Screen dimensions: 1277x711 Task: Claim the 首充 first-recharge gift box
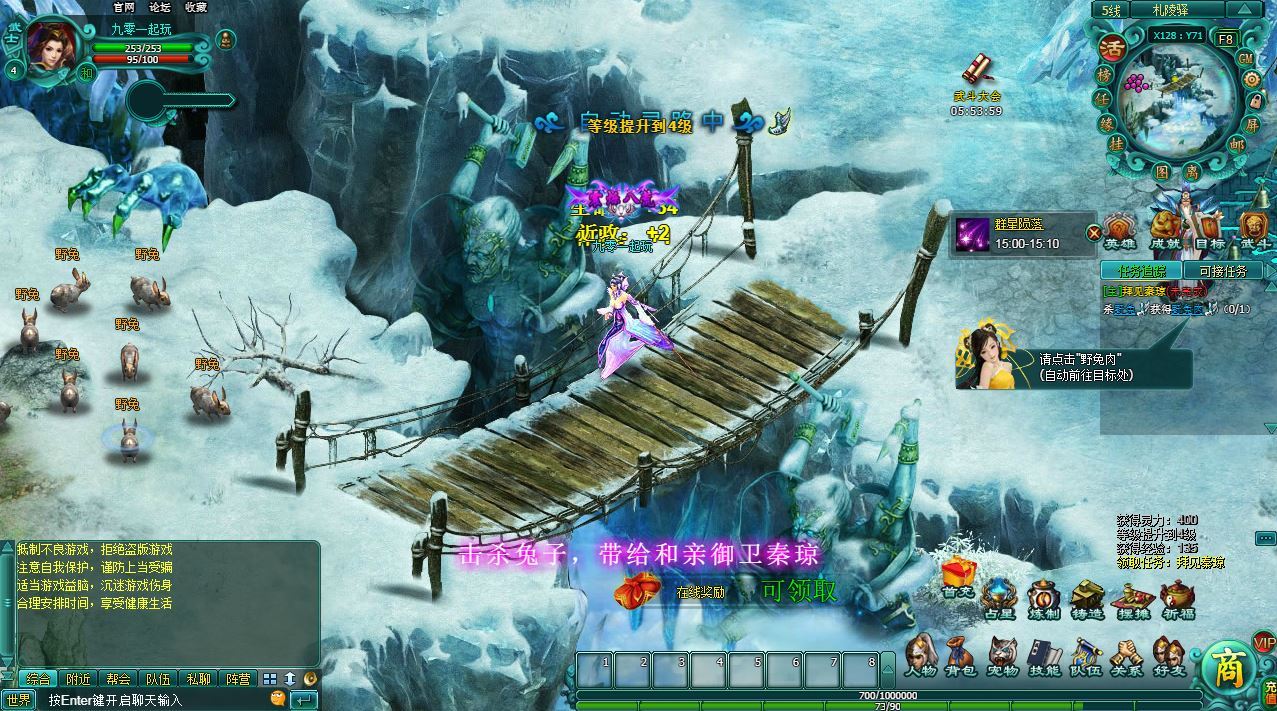click(x=957, y=577)
